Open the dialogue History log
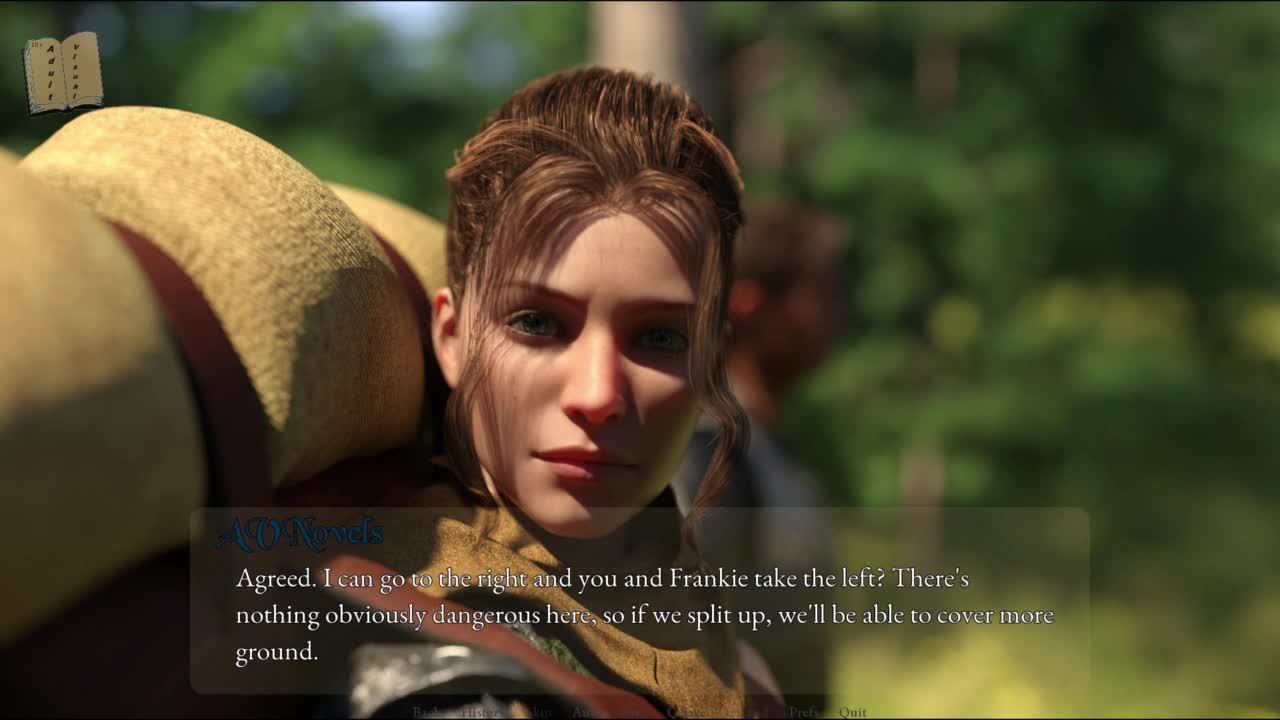 (x=480, y=712)
